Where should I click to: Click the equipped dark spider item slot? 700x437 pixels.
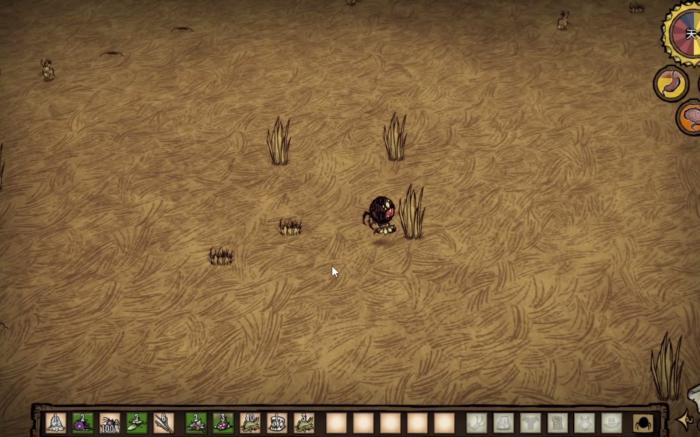pos(642,423)
